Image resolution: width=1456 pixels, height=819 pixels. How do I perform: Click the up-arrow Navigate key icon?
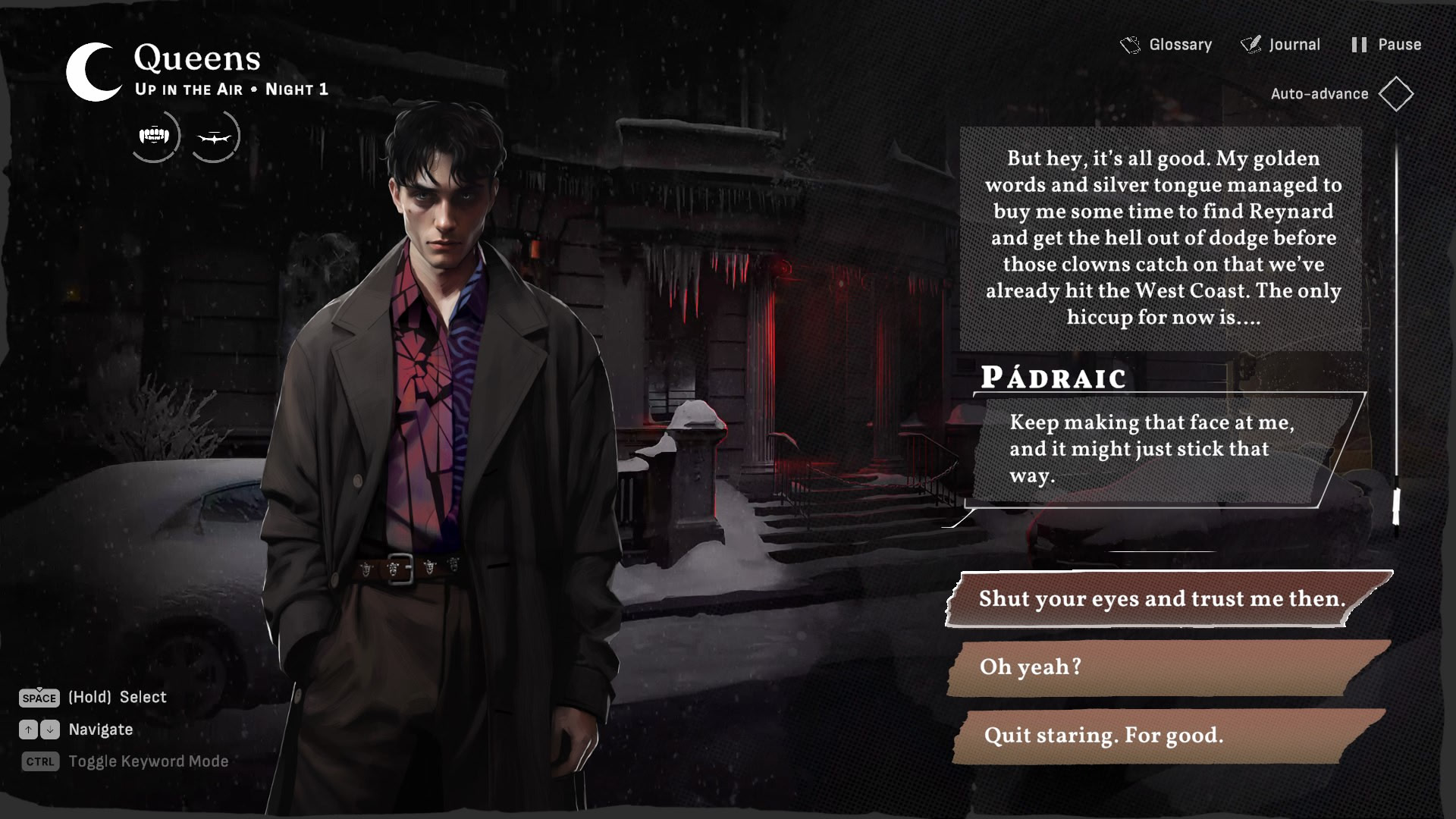pos(30,730)
